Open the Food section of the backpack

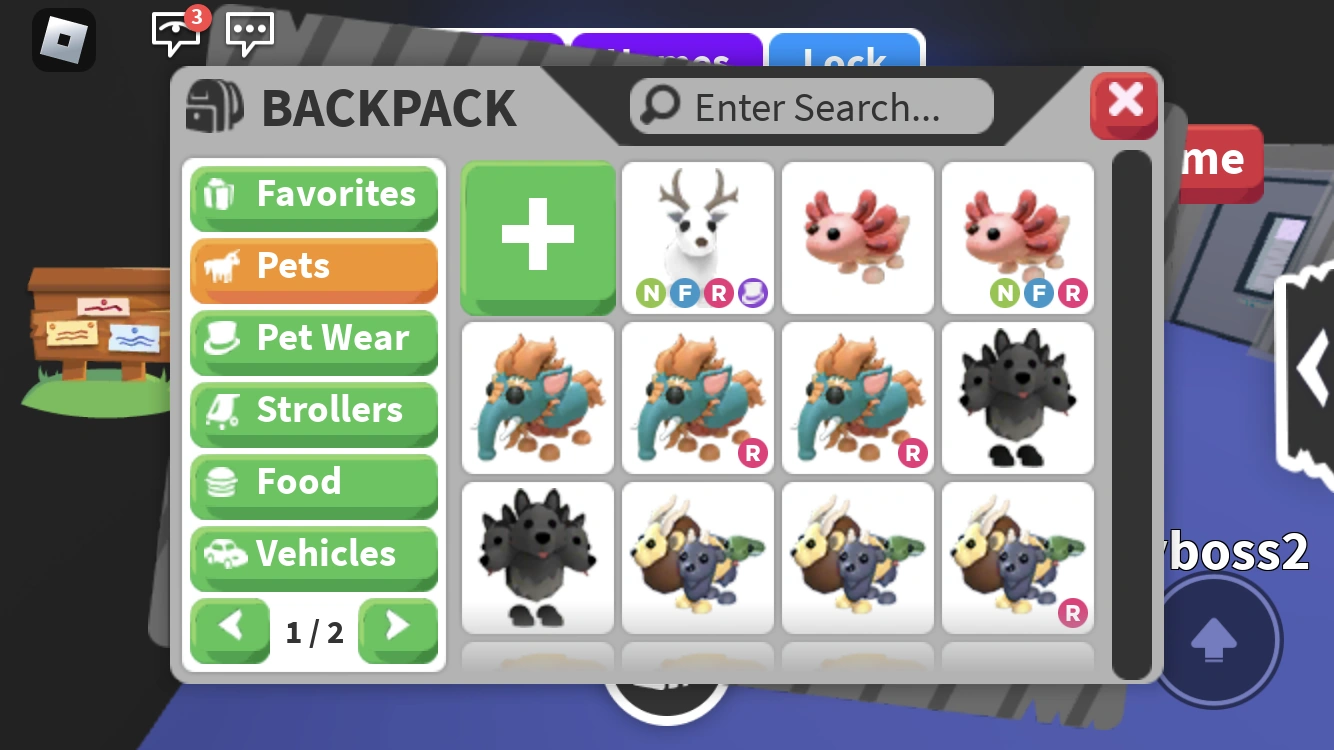point(314,483)
